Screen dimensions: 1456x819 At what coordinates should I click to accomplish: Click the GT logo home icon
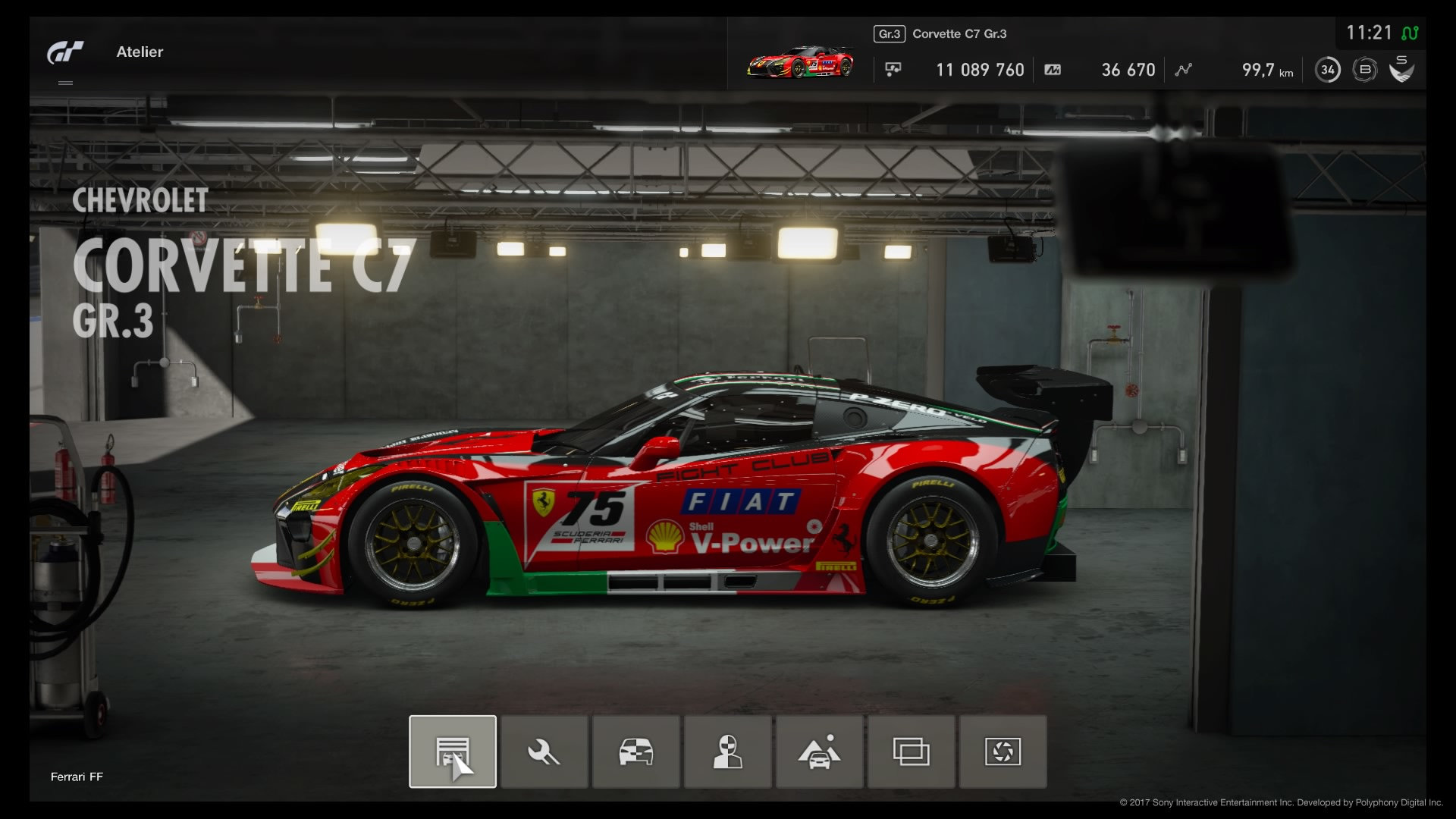[65, 52]
